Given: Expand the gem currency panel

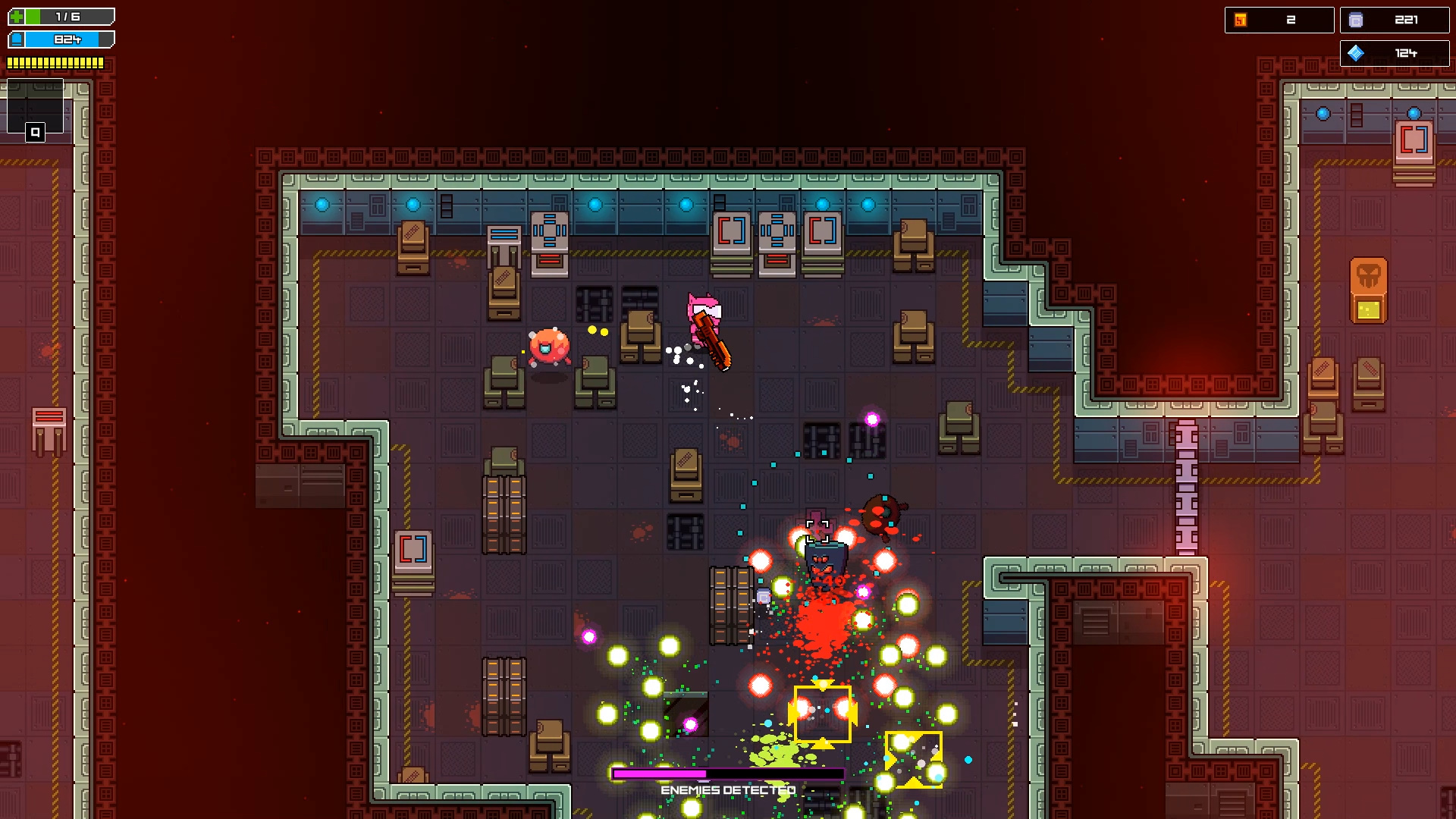Looking at the screenshot, I should coord(1395,53).
